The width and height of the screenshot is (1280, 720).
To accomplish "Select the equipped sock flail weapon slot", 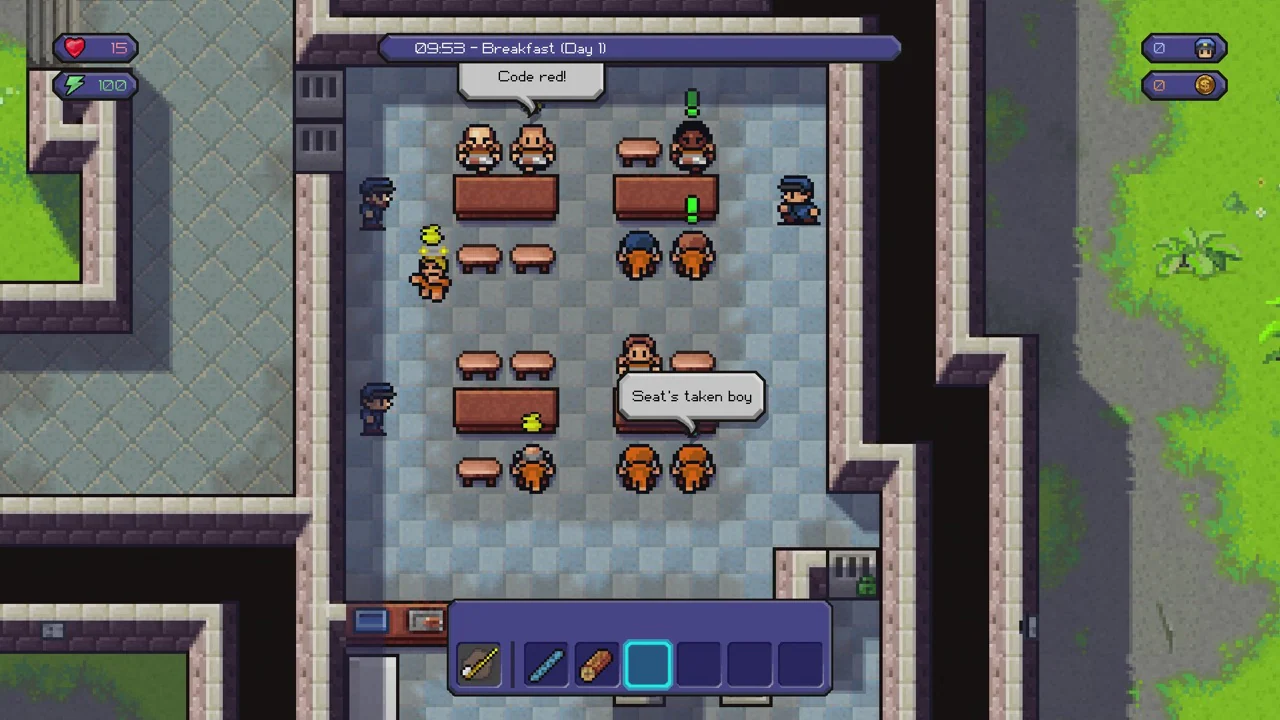I will [478, 665].
